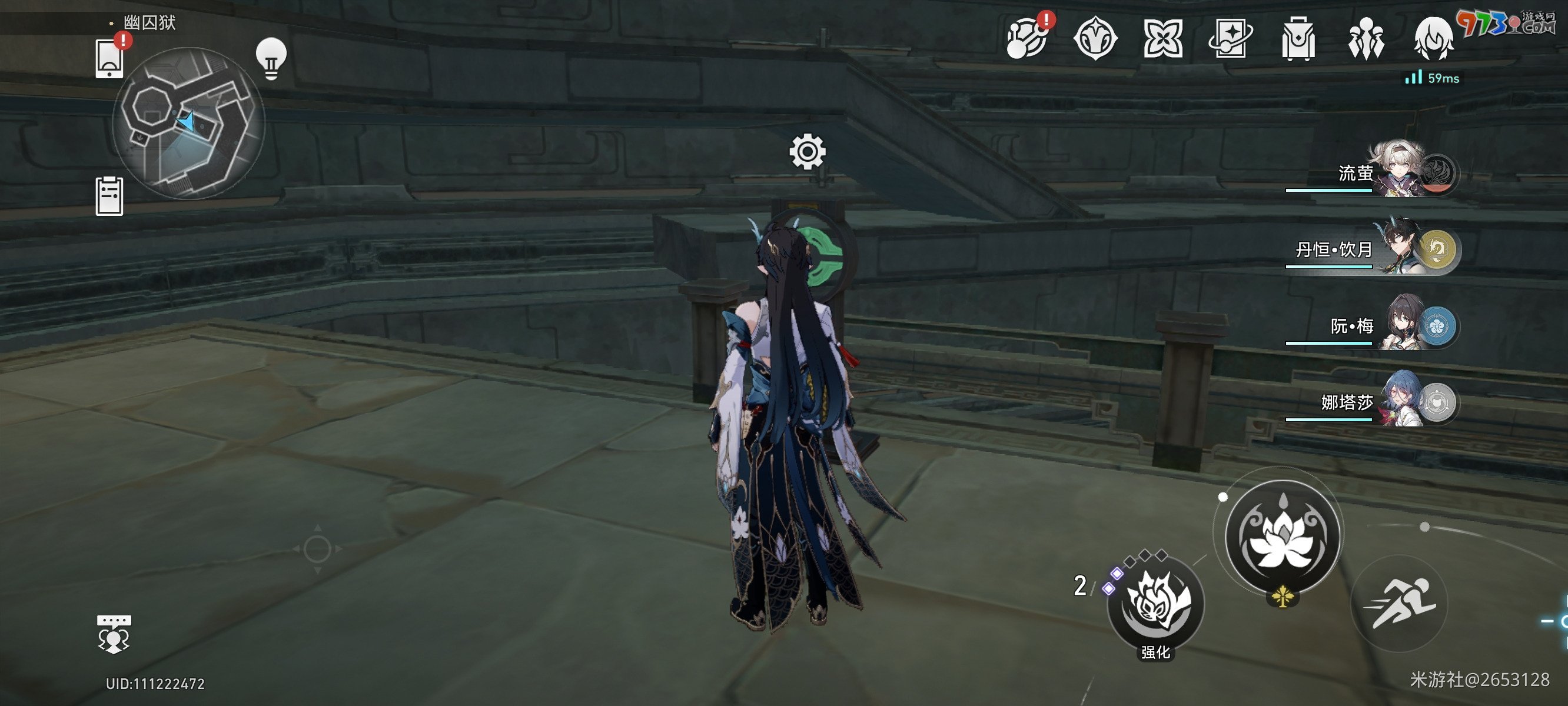The width and height of the screenshot is (1568, 706).
Task: Open the mission clipboard tracker
Action: tap(109, 196)
